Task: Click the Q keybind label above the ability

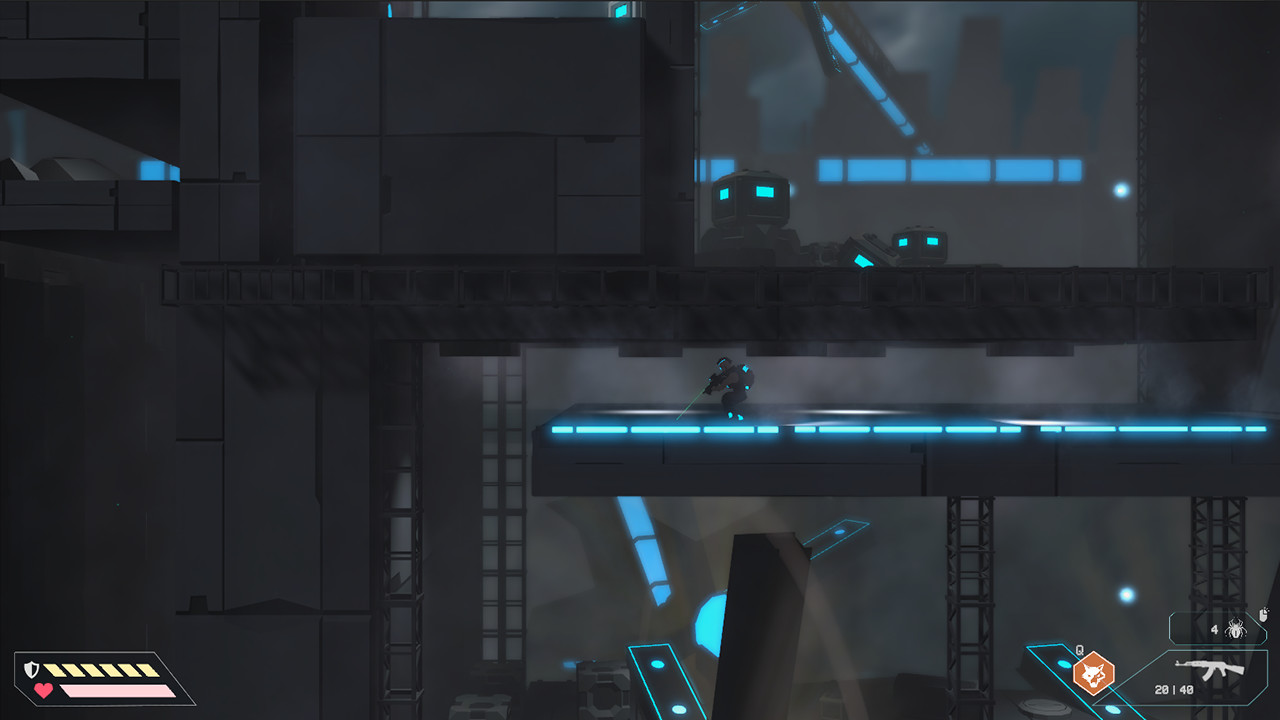Action: [x=1079, y=649]
